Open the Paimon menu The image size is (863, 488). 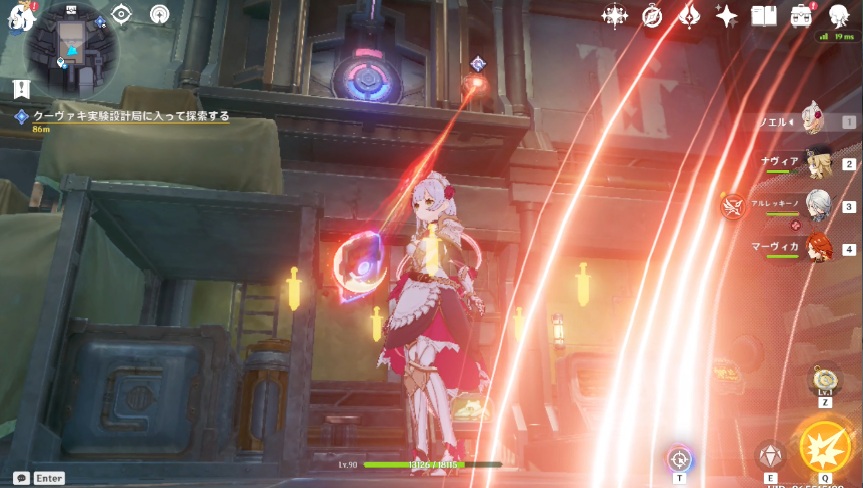click(18, 17)
